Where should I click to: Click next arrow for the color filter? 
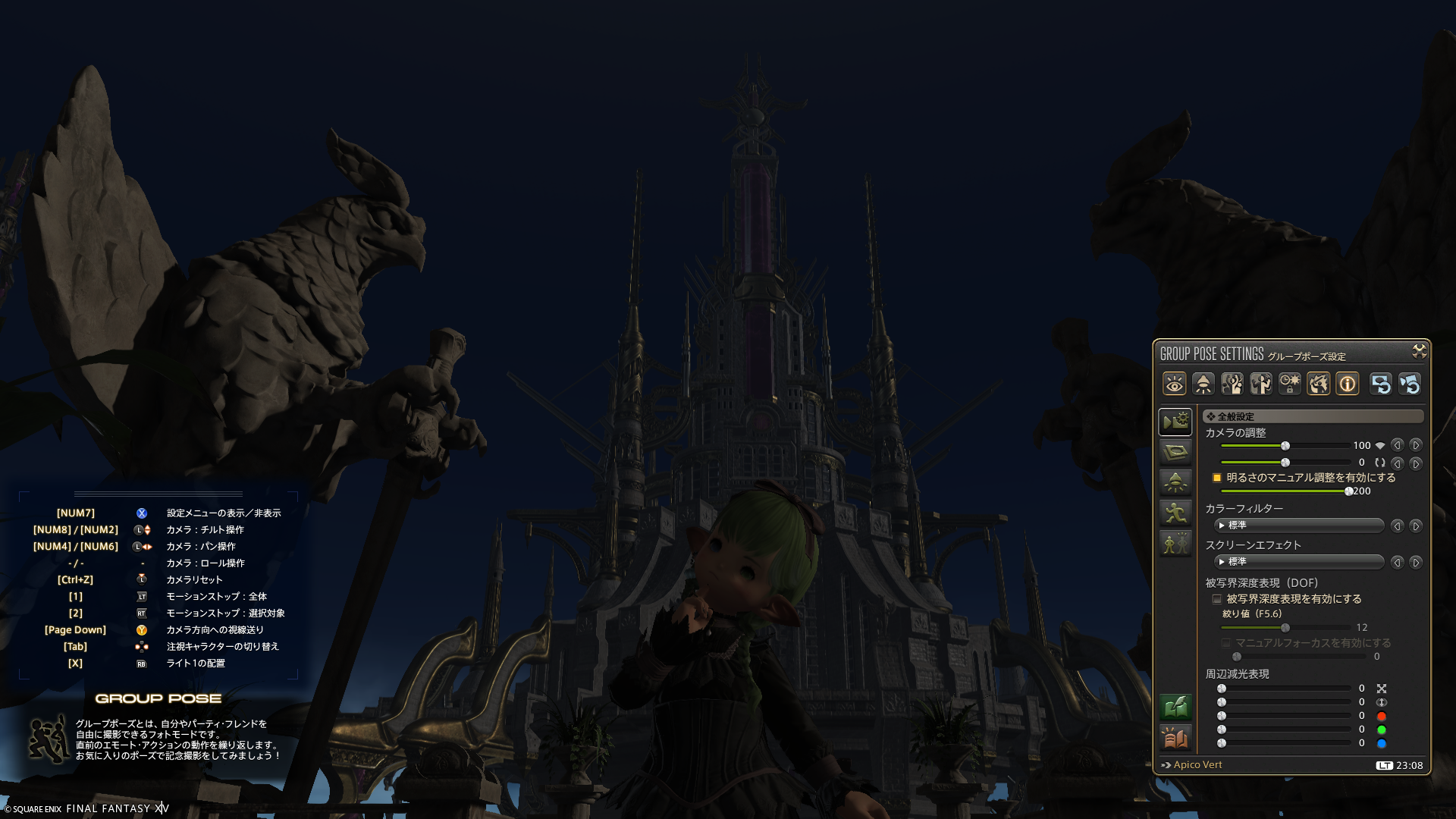click(1415, 526)
